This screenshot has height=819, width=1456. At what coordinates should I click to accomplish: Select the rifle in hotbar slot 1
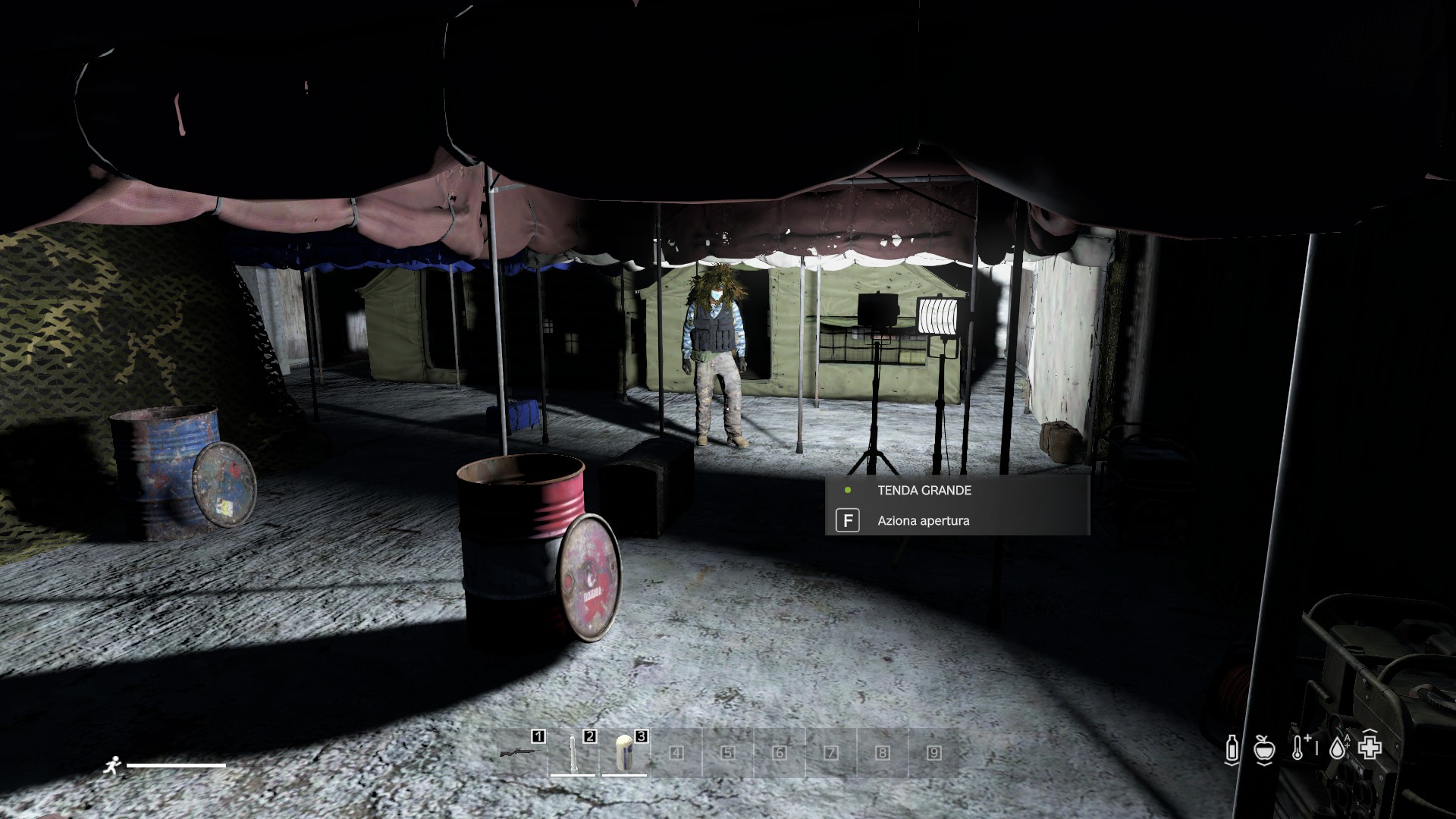pyautogui.click(x=521, y=753)
